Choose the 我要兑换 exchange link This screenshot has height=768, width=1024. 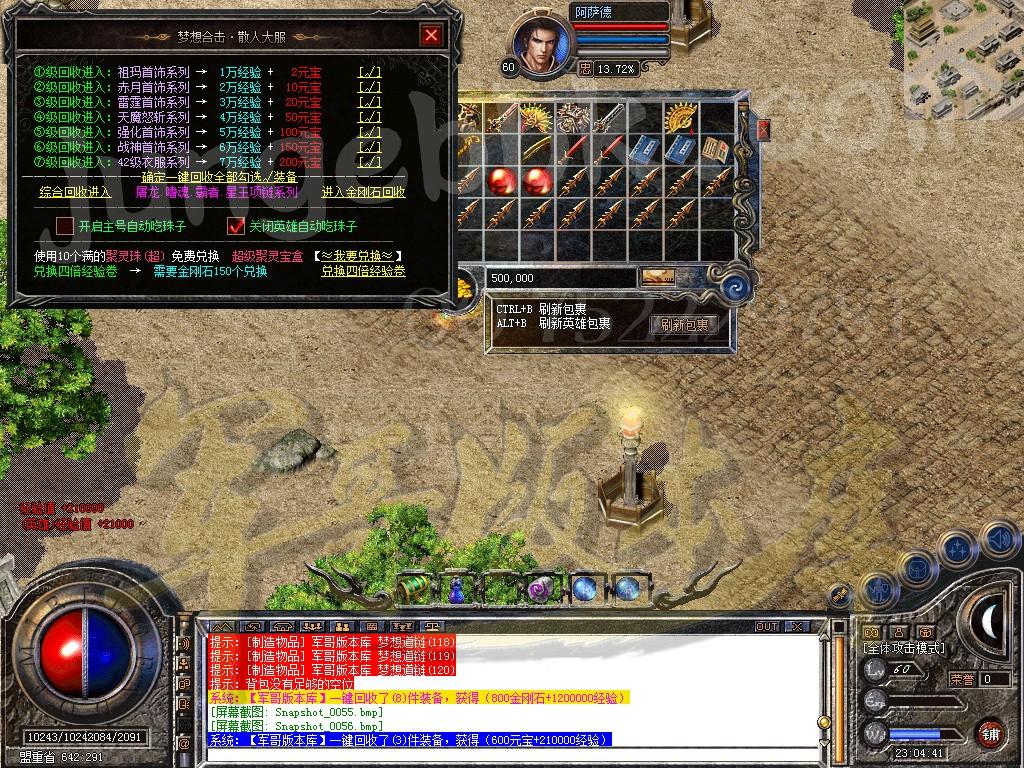pyautogui.click(x=357, y=256)
